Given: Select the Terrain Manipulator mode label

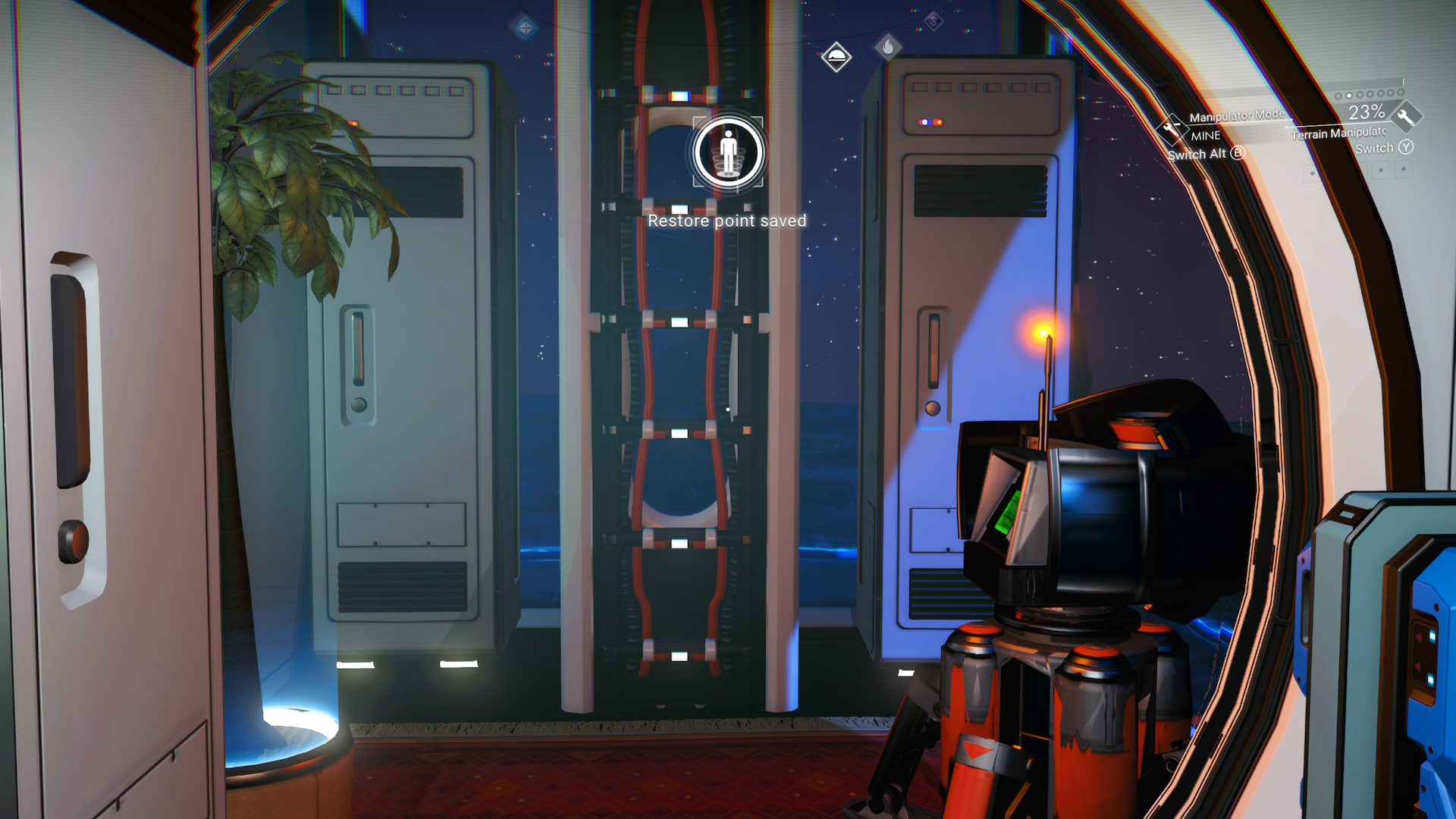Looking at the screenshot, I should [x=1338, y=133].
